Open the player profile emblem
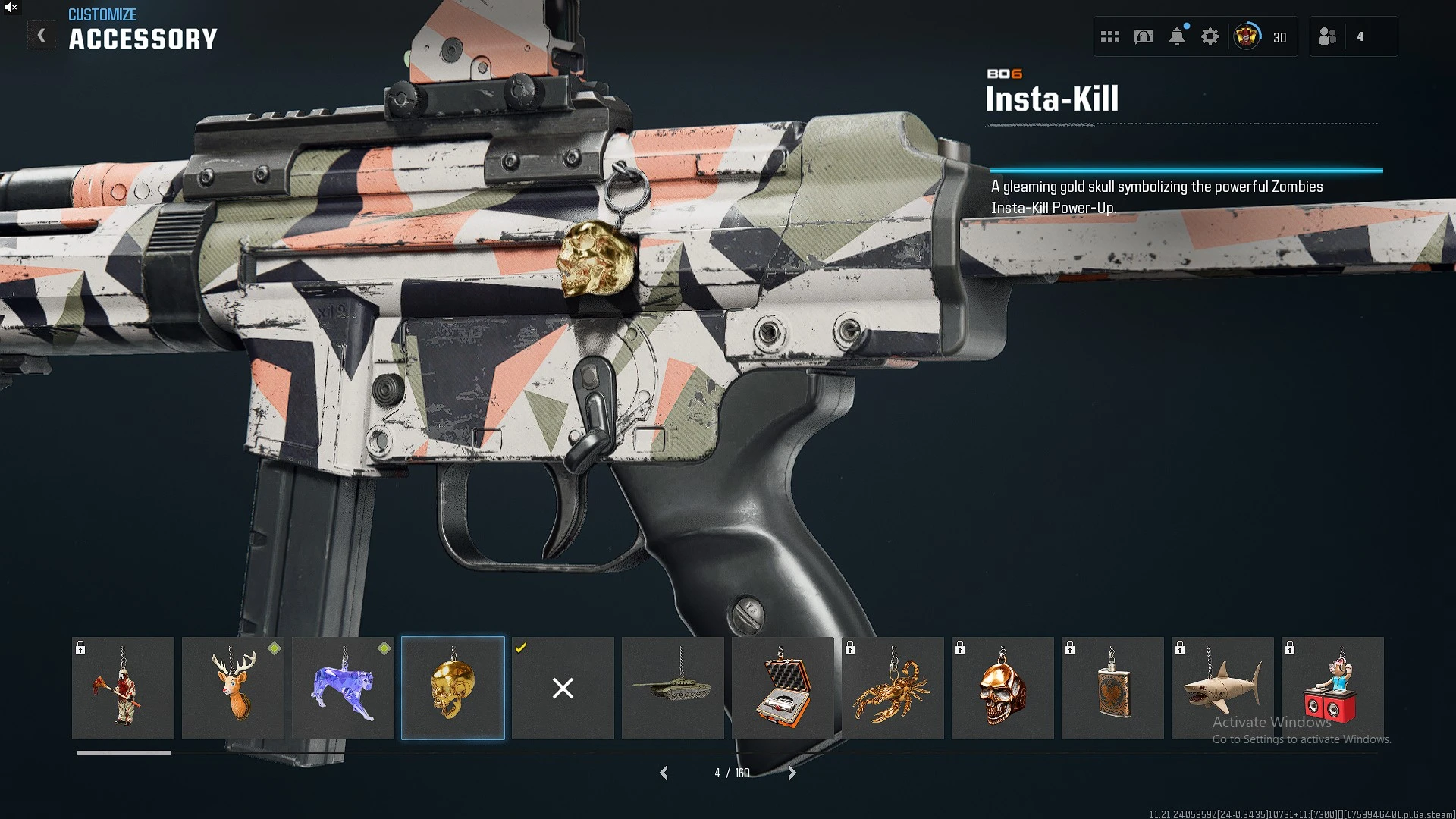The image size is (1456, 819). click(x=1247, y=36)
